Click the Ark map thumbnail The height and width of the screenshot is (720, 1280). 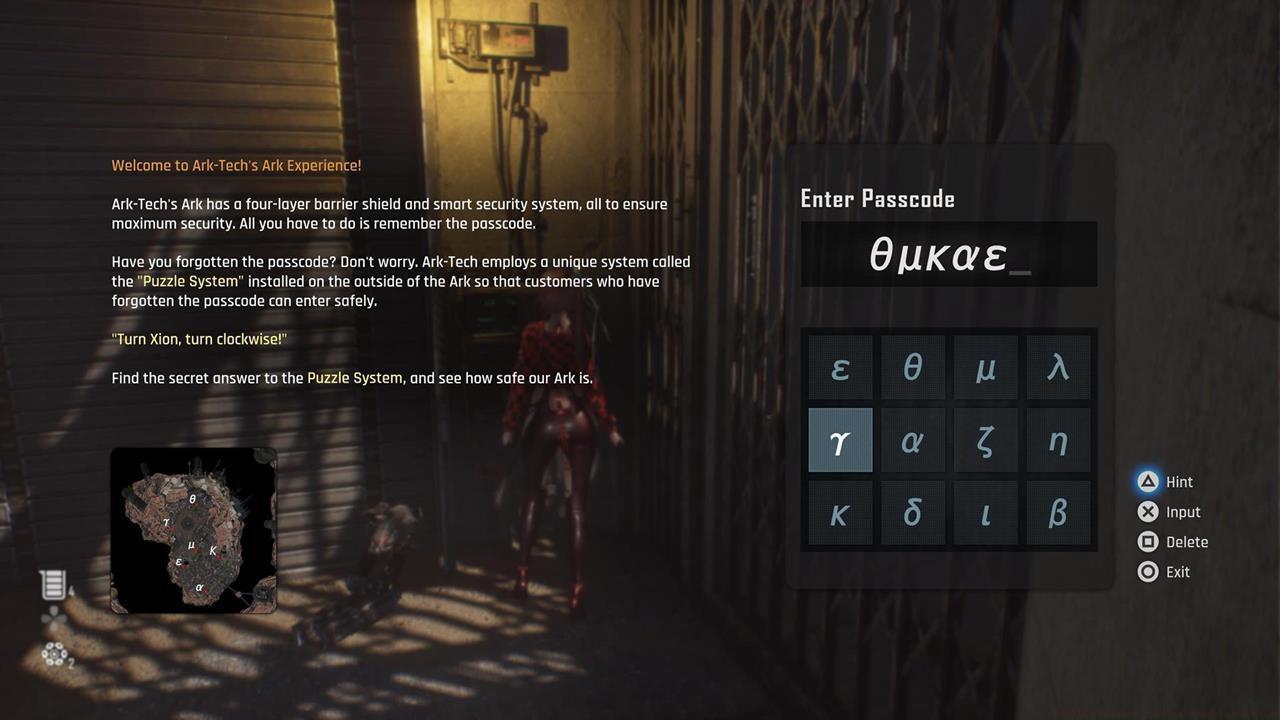tap(194, 530)
